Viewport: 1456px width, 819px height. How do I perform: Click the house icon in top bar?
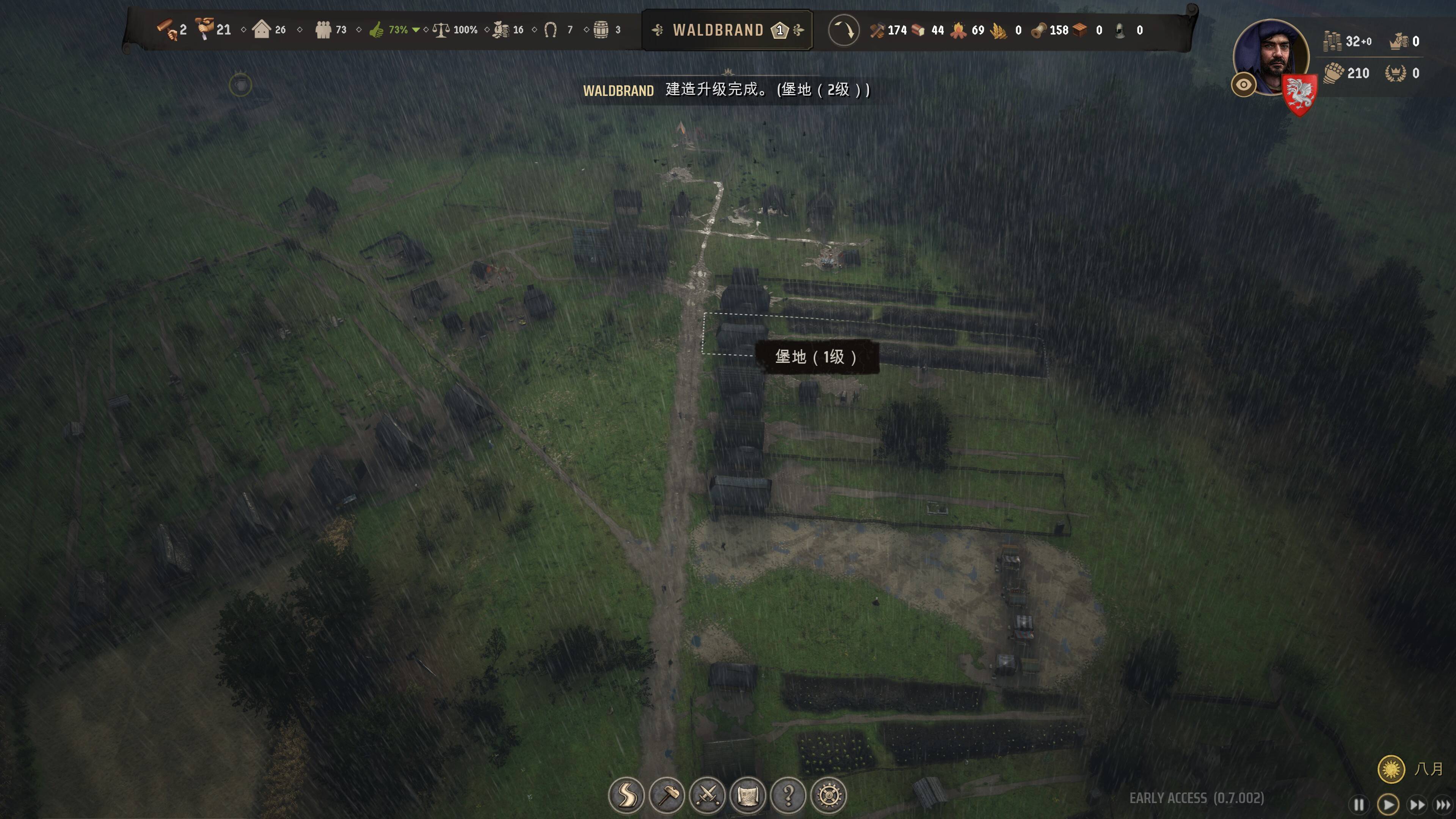pyautogui.click(x=262, y=30)
